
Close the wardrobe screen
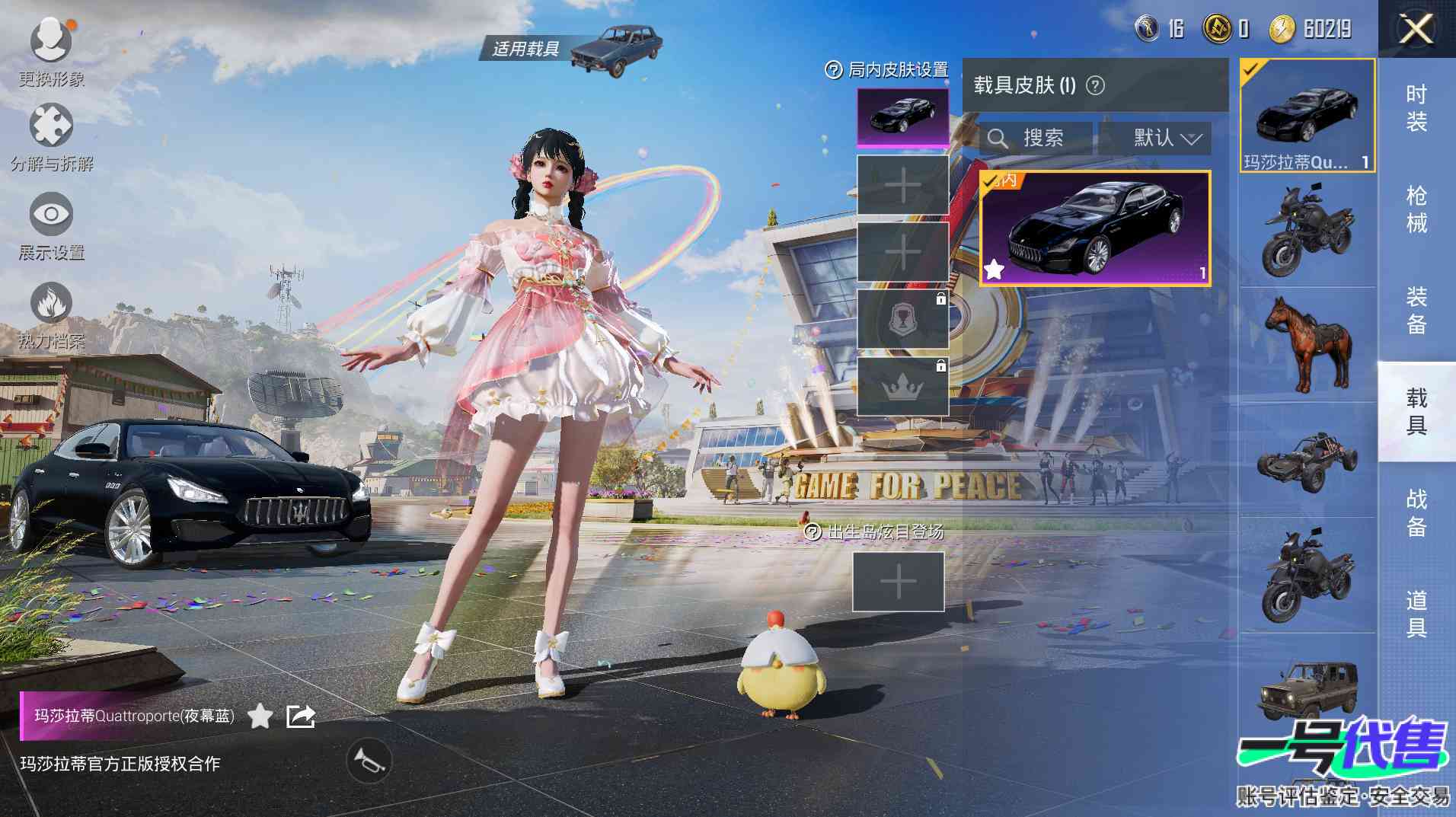(1416, 30)
